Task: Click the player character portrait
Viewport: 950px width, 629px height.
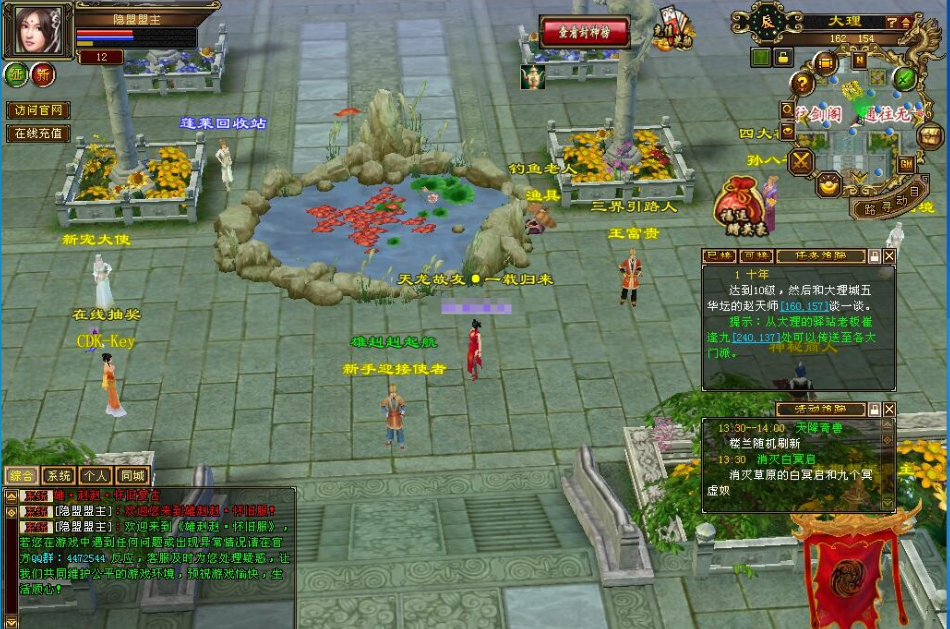Action: [x=36, y=31]
